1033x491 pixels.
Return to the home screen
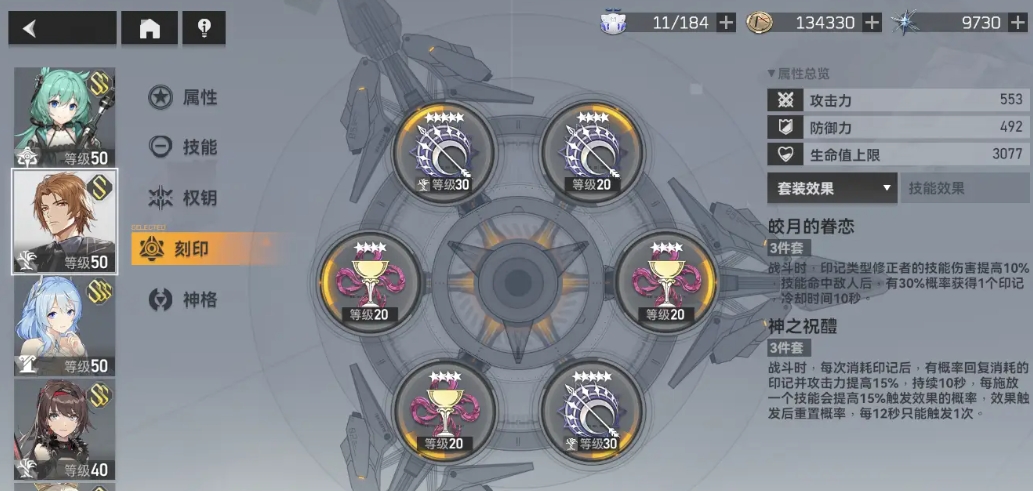150,28
